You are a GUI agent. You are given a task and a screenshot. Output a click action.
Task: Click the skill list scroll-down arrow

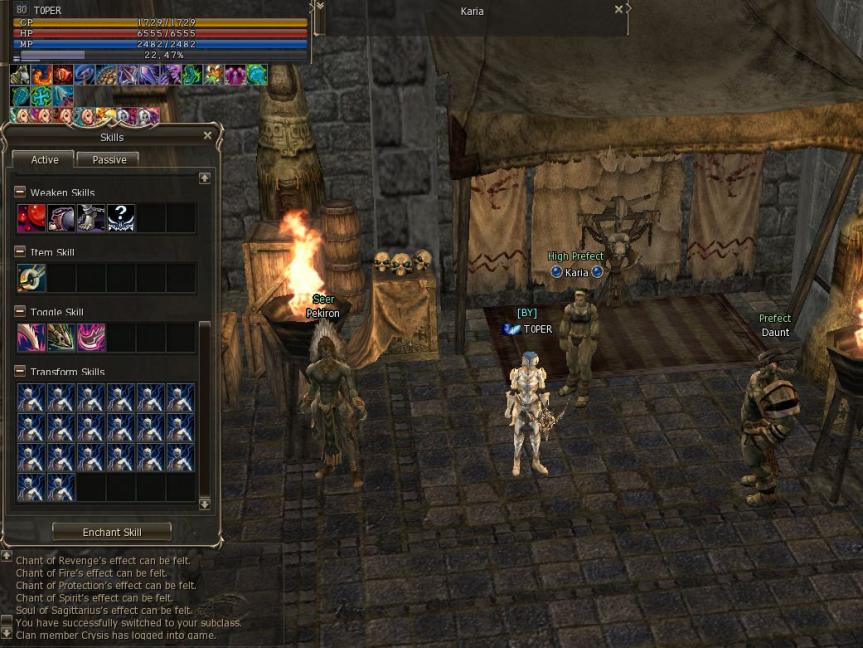click(205, 504)
